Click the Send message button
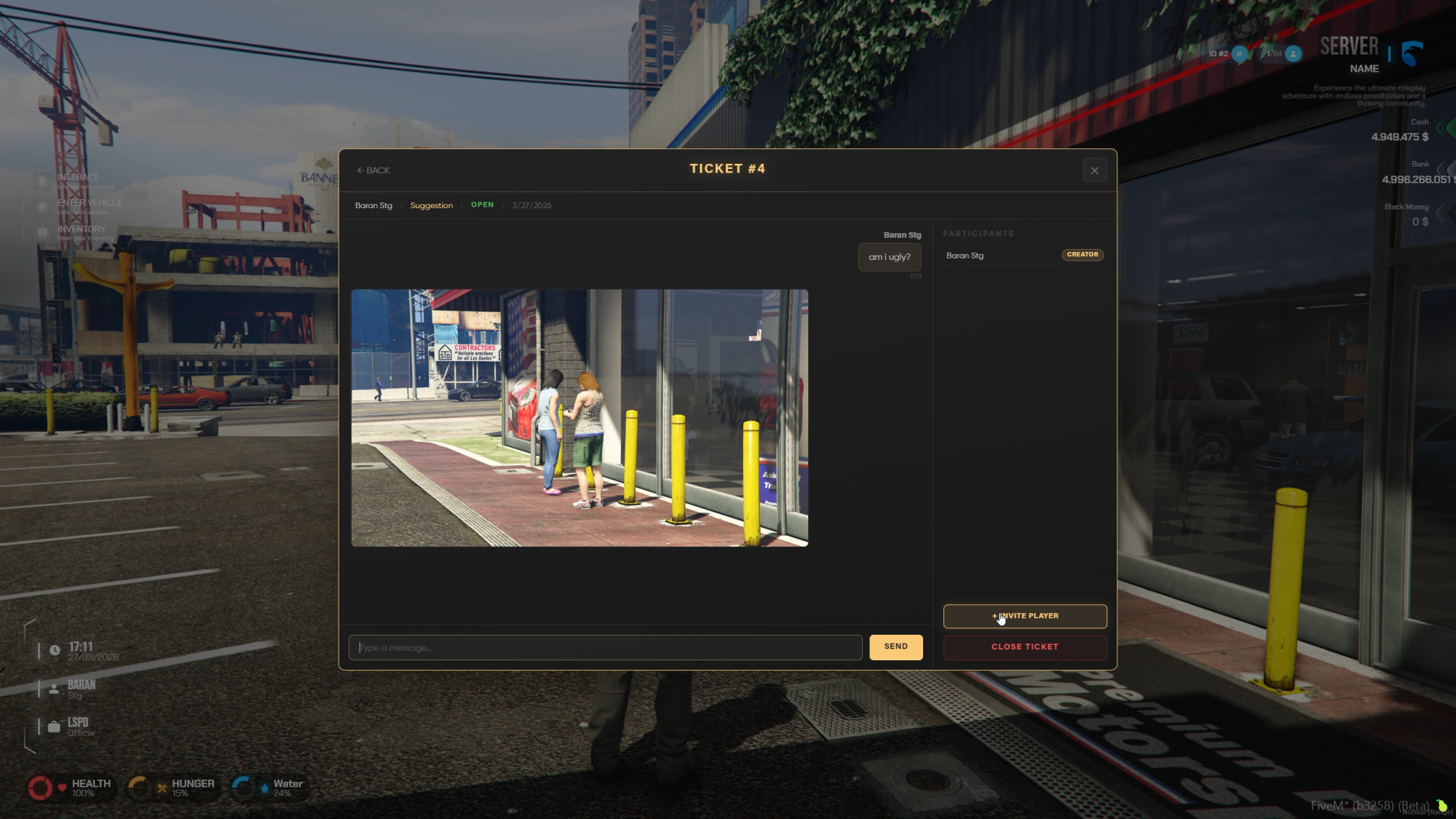Image resolution: width=1456 pixels, height=819 pixels. point(895,646)
